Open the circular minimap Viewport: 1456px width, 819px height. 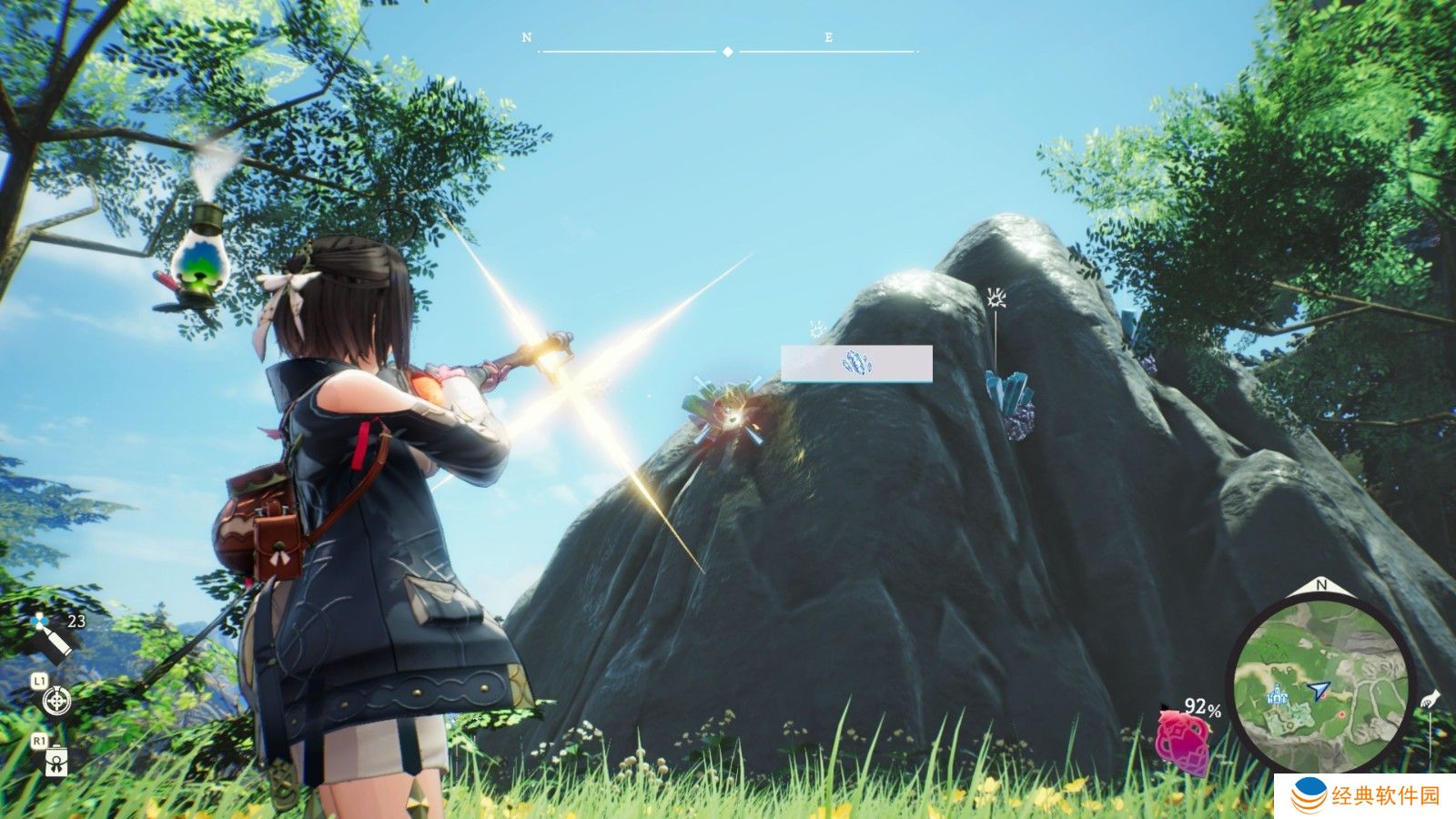(x=1320, y=682)
